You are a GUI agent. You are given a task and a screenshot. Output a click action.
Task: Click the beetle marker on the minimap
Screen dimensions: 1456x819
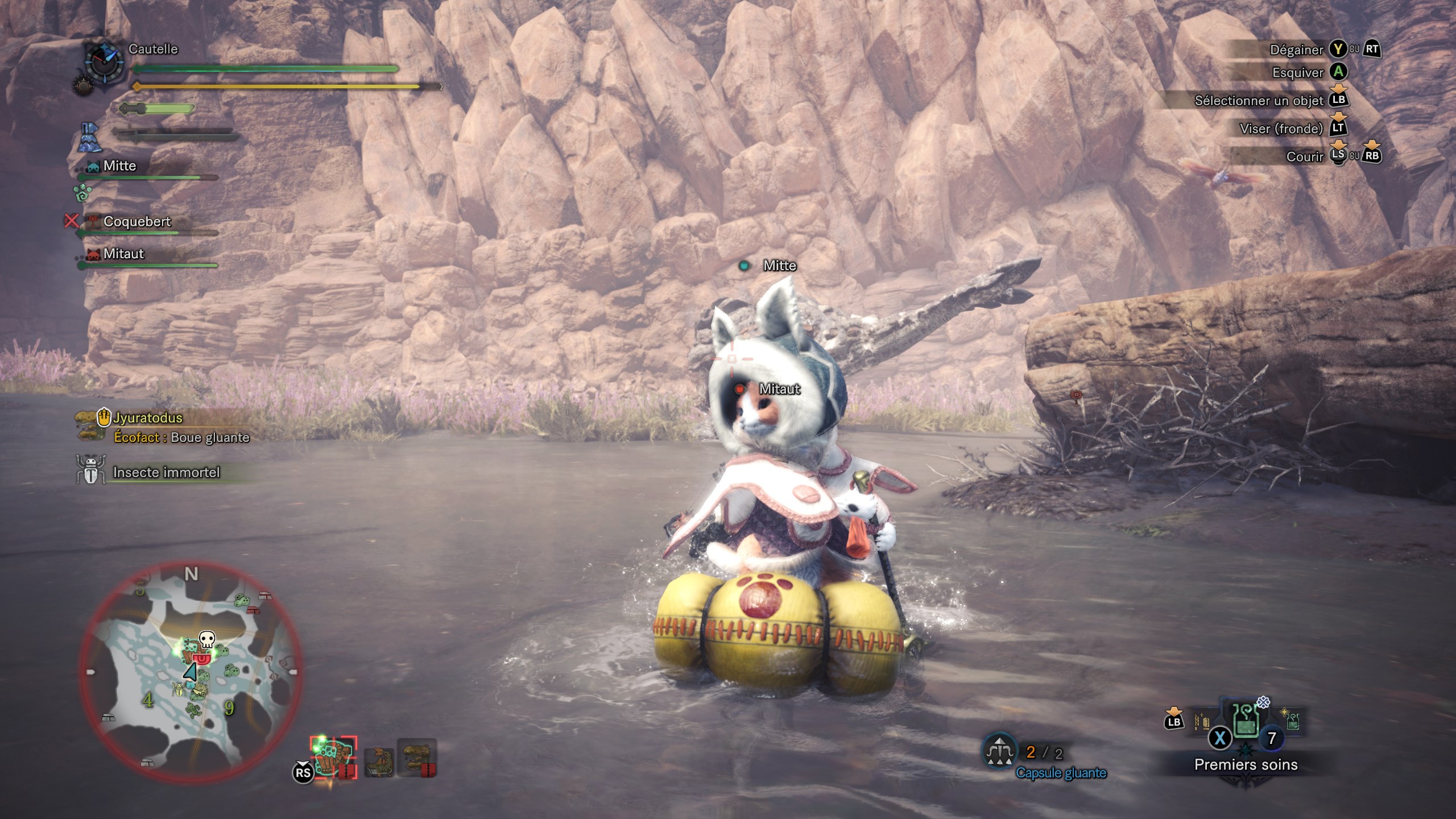(x=179, y=689)
